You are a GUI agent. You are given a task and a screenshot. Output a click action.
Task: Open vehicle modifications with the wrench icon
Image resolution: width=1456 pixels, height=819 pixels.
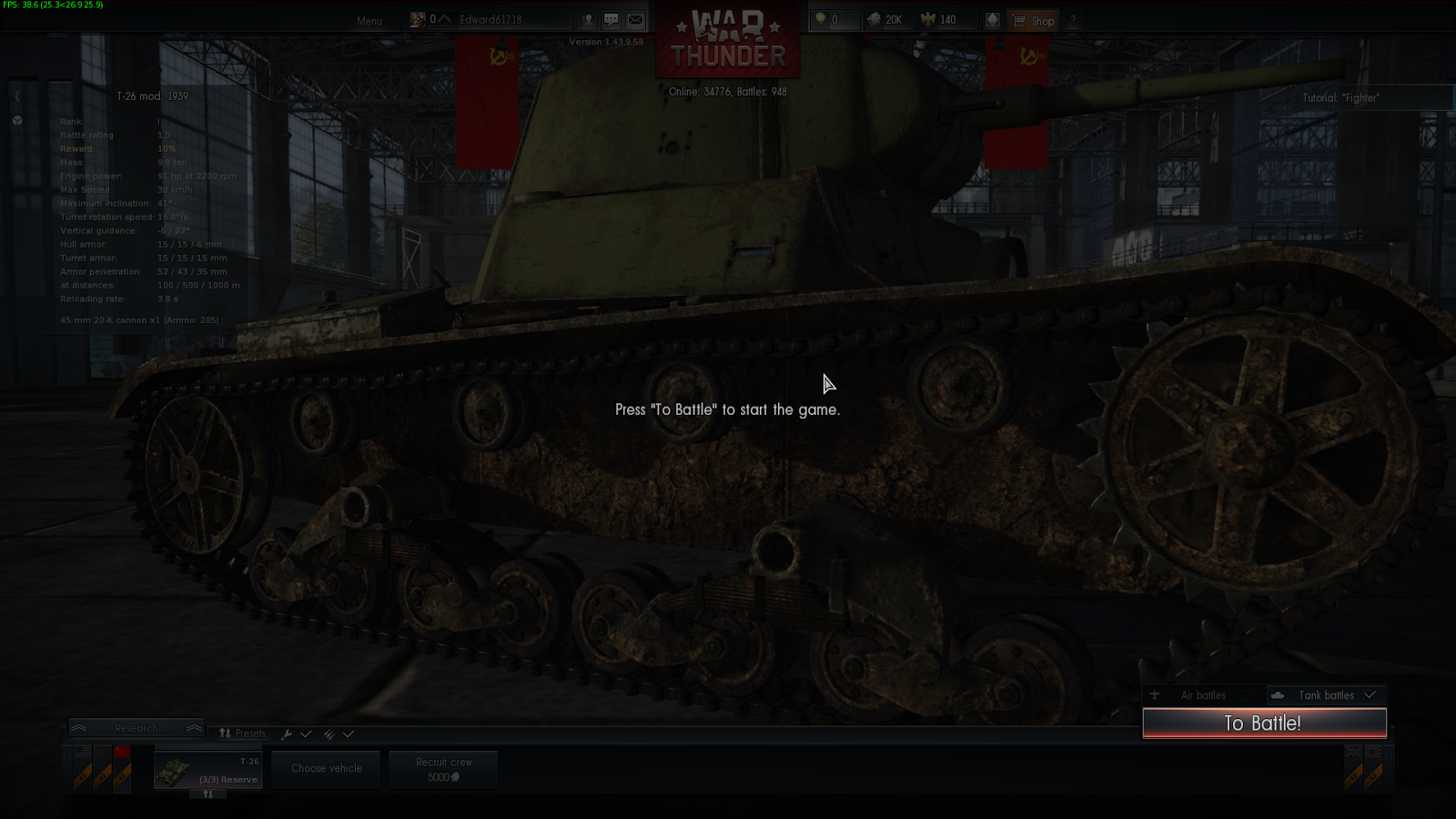point(288,733)
